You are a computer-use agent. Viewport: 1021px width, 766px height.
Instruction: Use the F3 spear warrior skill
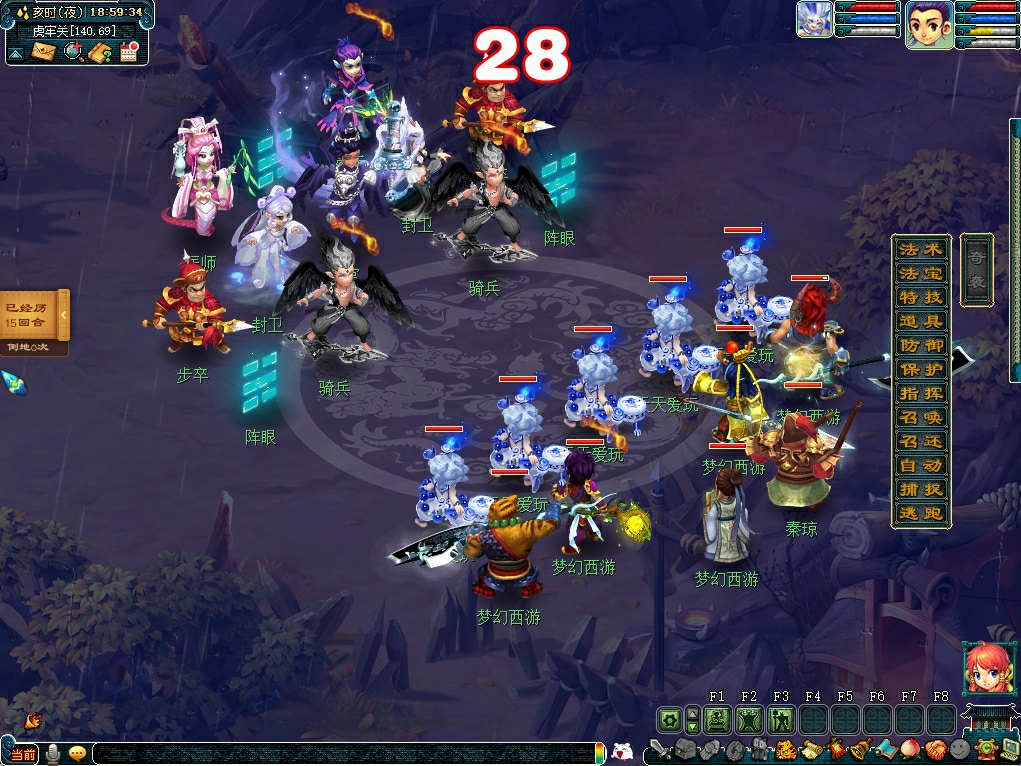781,719
